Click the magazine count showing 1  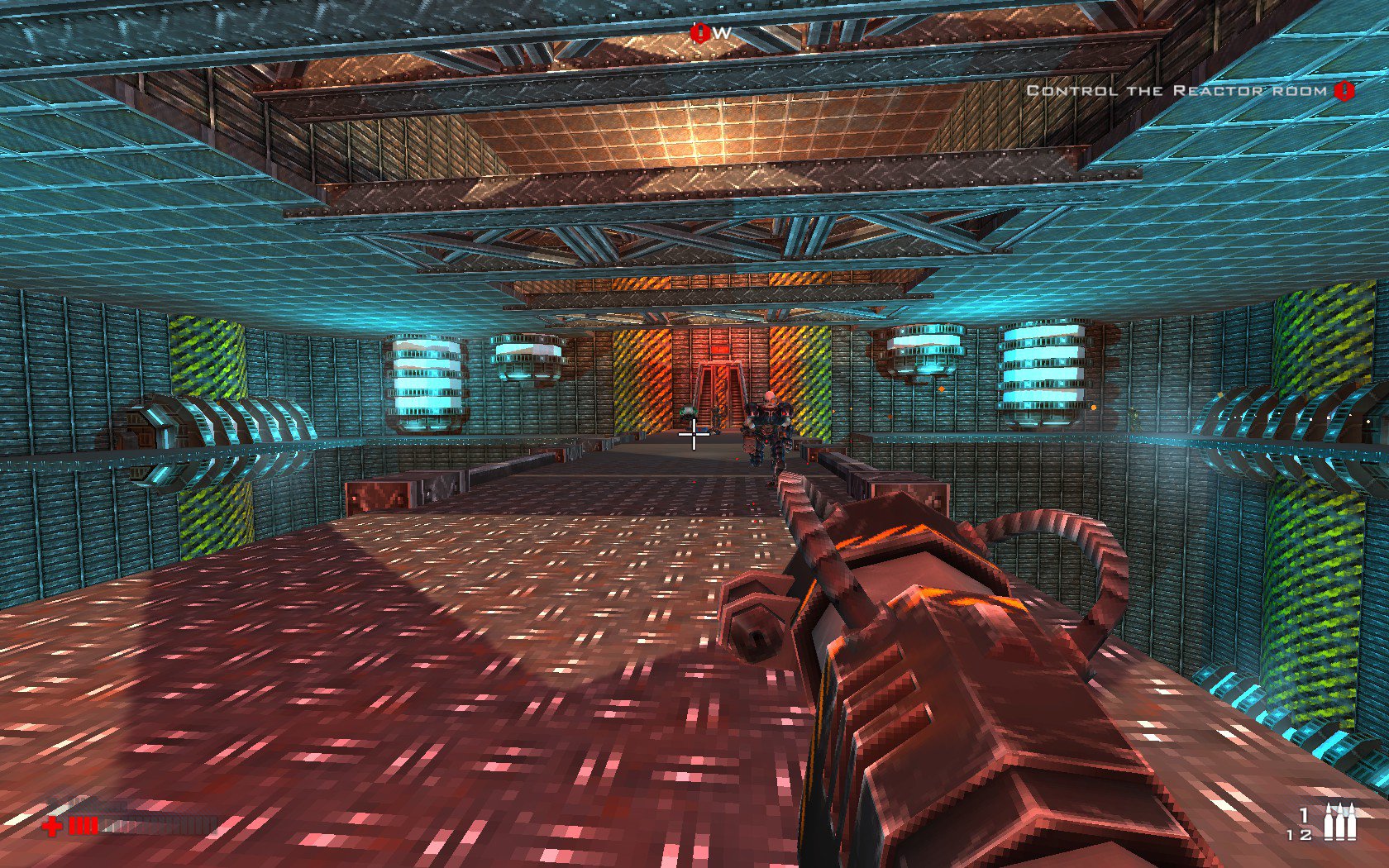[x=1303, y=816]
